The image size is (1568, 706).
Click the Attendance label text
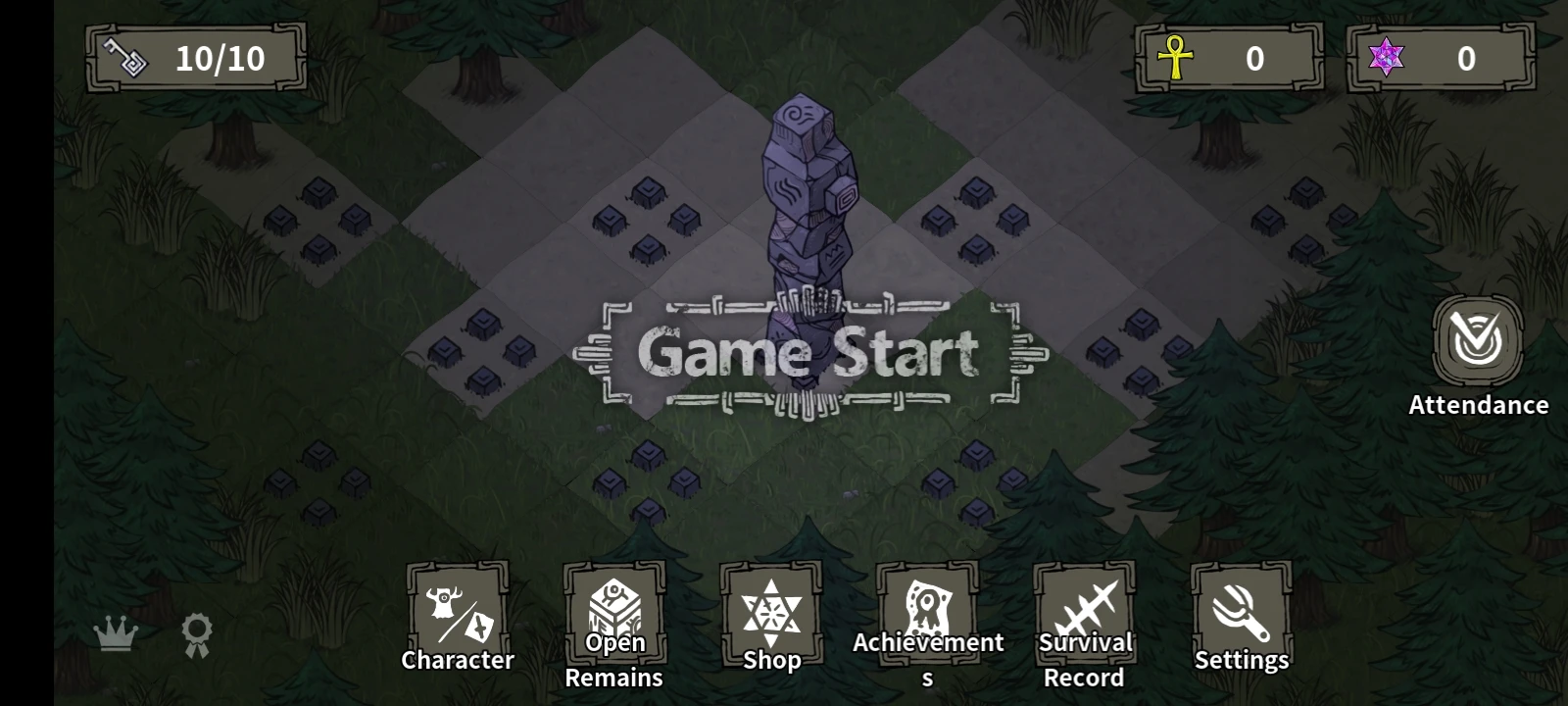[1479, 404]
